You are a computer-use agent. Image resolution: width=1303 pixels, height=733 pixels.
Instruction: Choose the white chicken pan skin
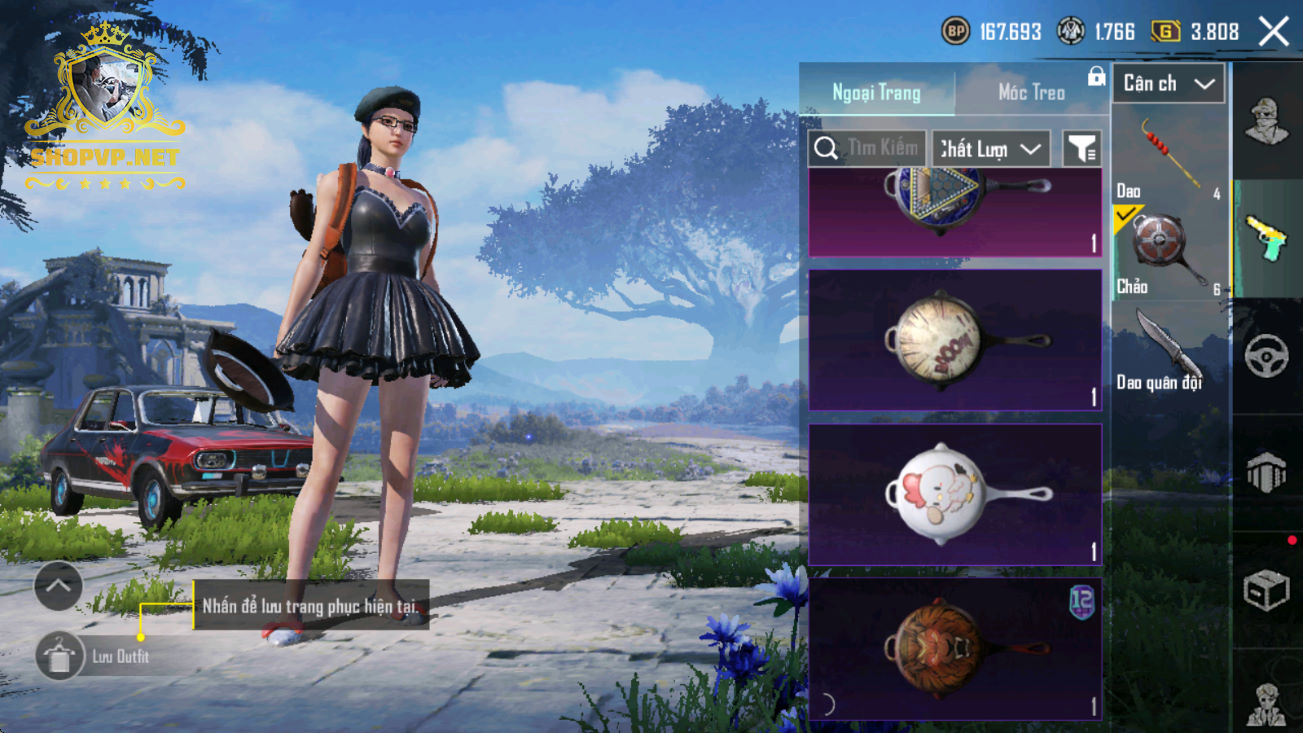point(955,494)
